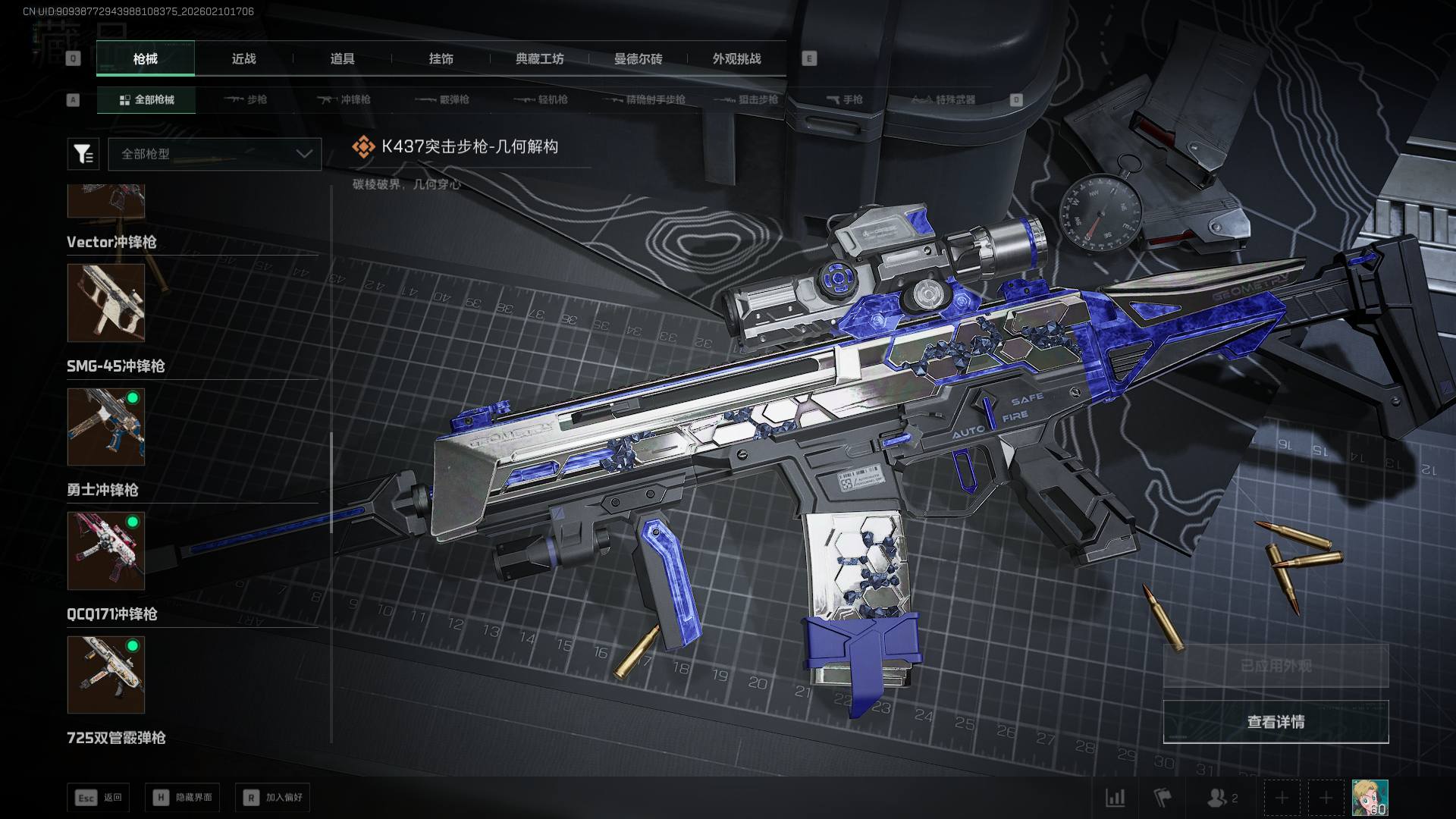Show 手枪 pistols only
This screenshot has width=1456, height=819.
coord(845,99)
